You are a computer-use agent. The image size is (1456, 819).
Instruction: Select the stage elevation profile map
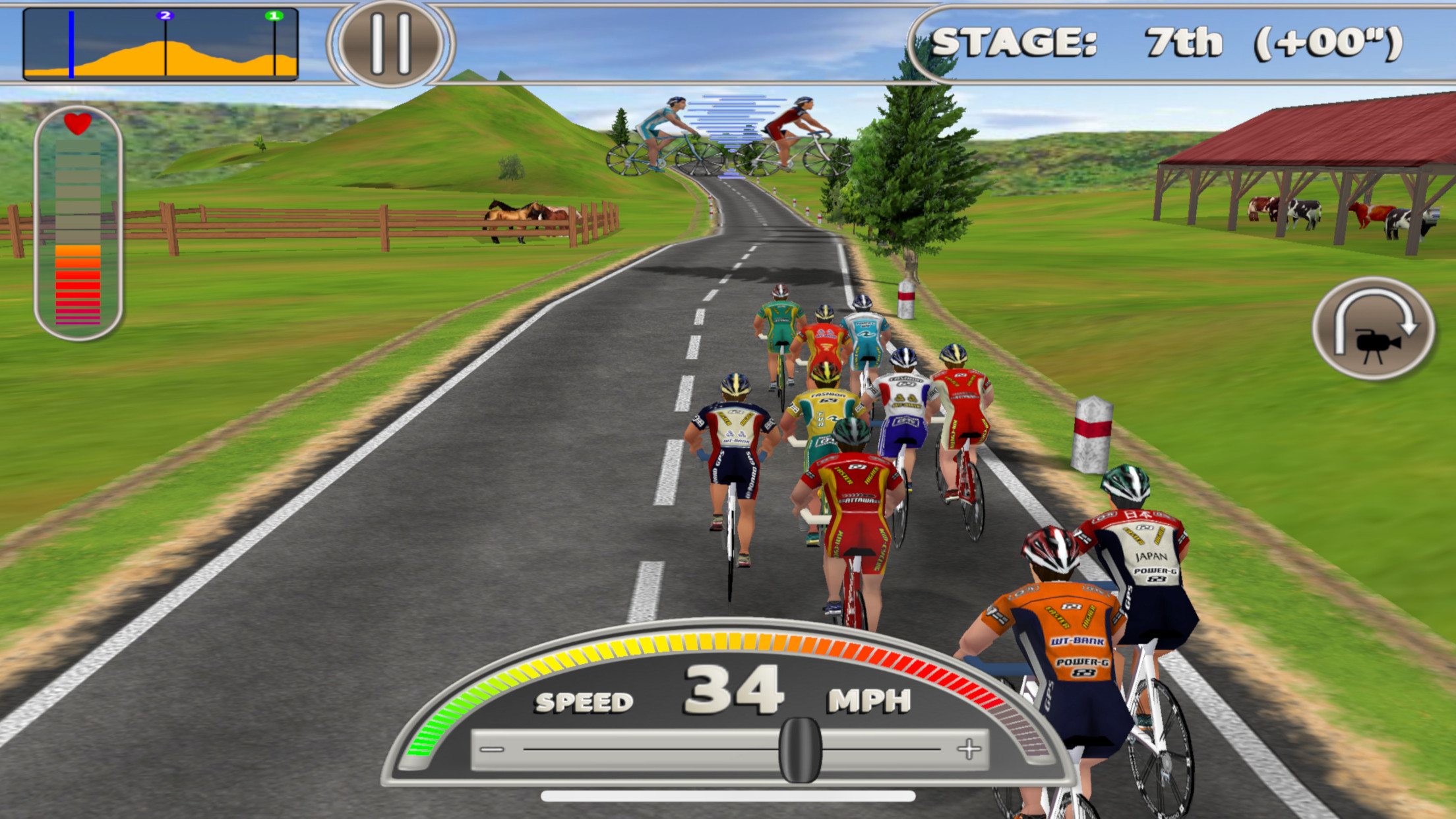tap(160, 45)
